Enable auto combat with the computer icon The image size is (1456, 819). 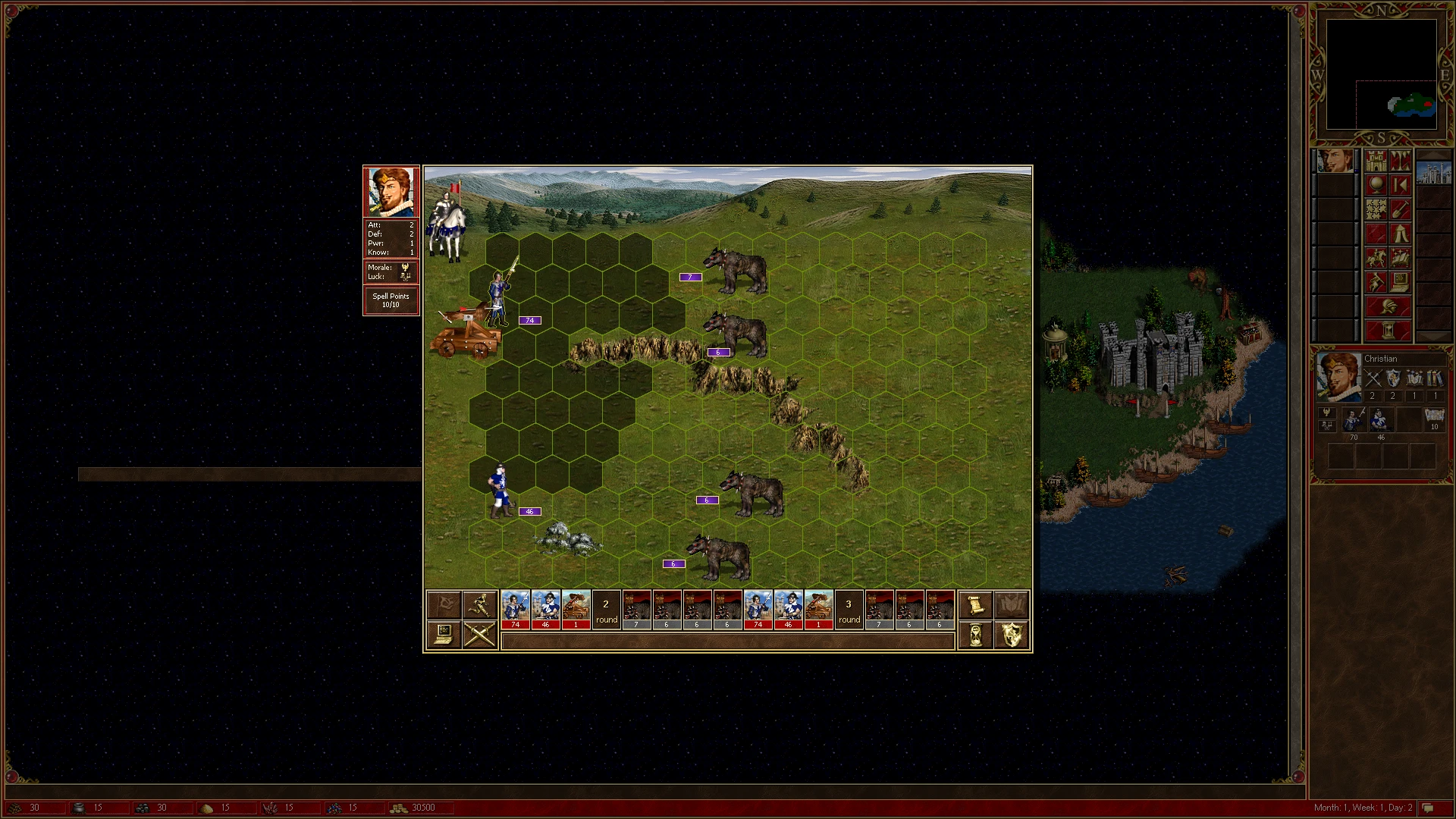(444, 635)
